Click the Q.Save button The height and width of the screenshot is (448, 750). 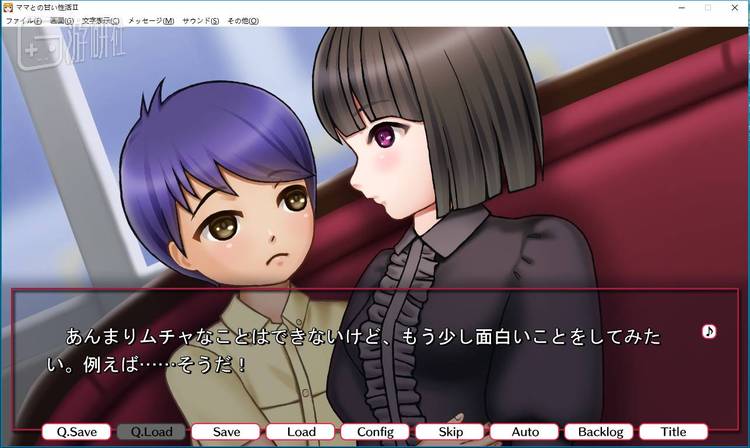point(76,432)
